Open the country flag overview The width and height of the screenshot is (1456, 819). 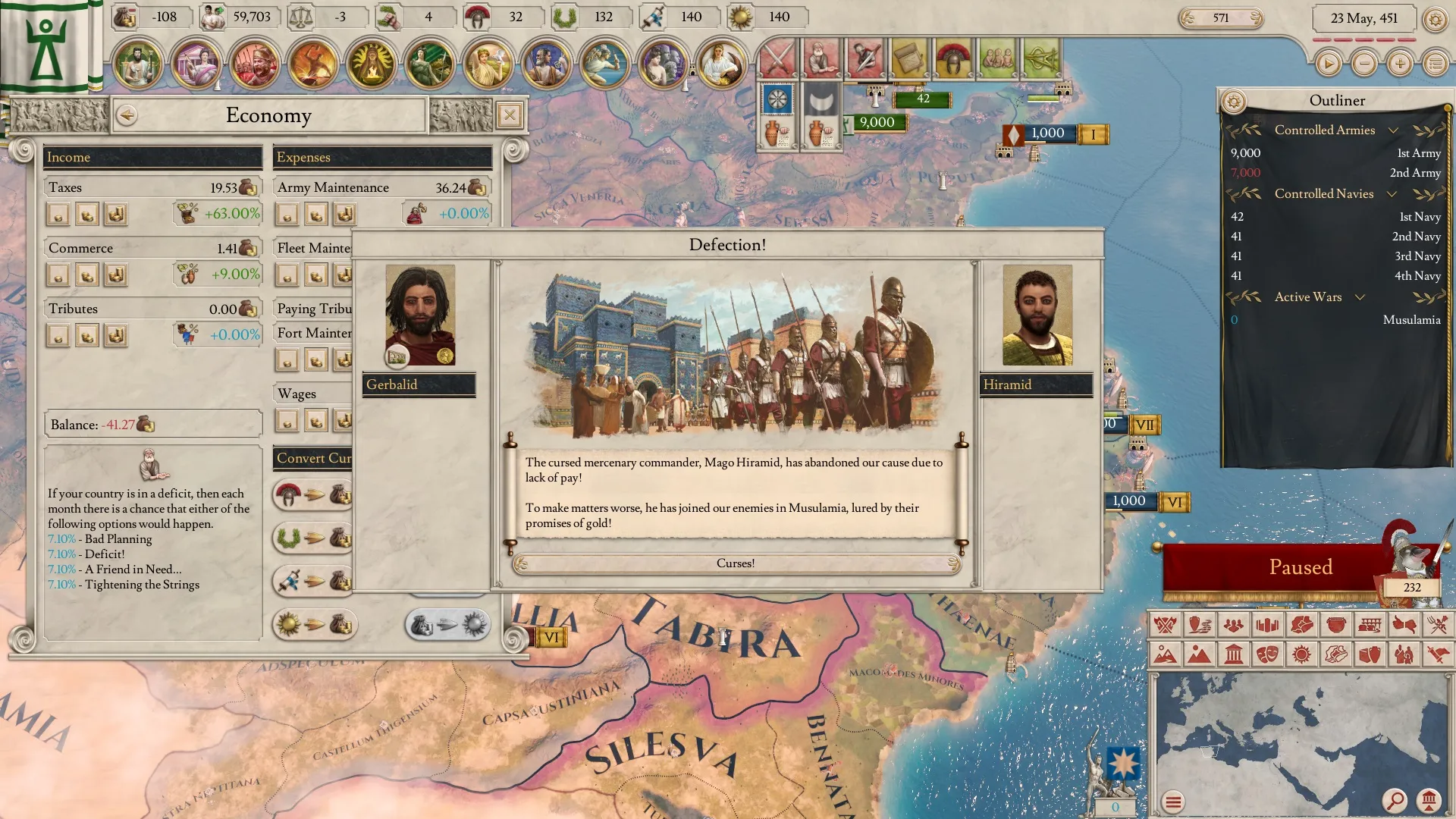coord(47,45)
